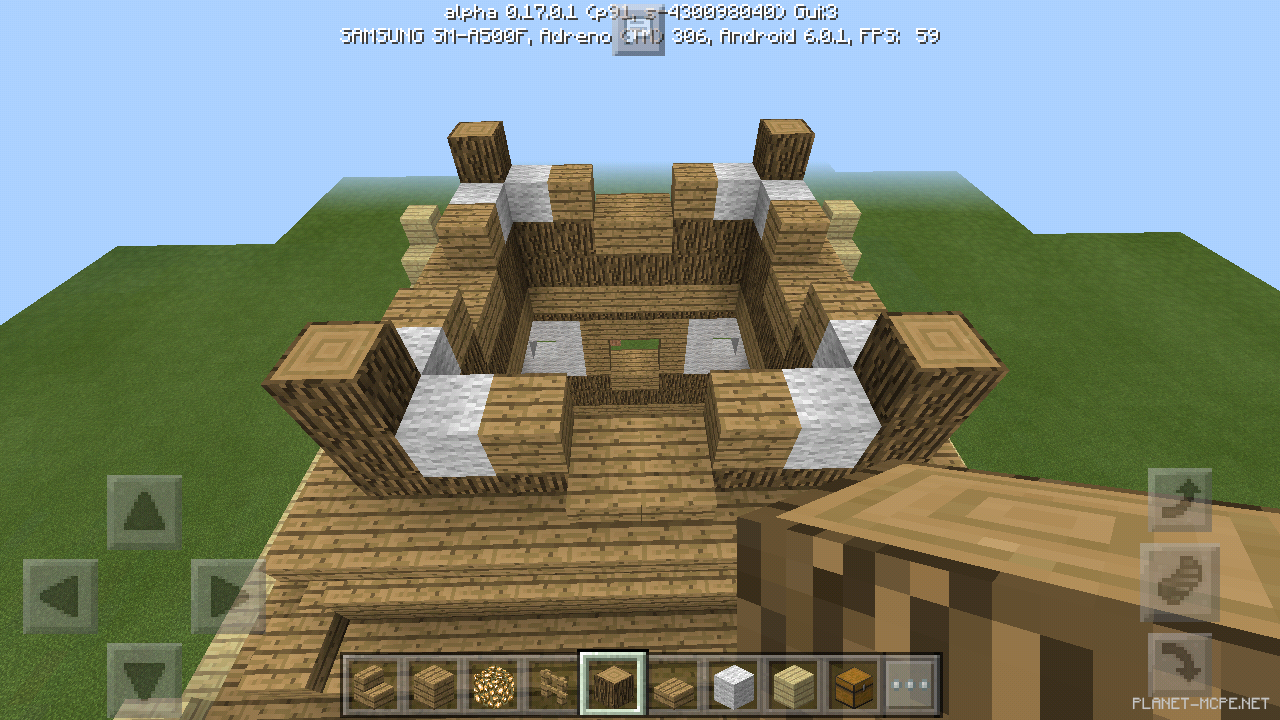Tap the feather jump button

coord(1178,581)
